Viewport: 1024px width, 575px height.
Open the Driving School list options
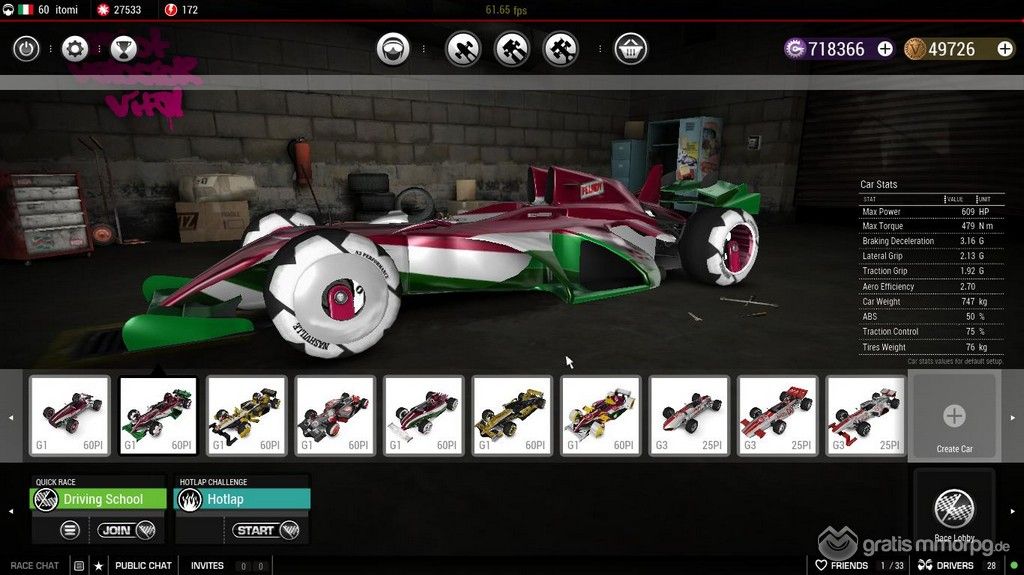pos(70,530)
